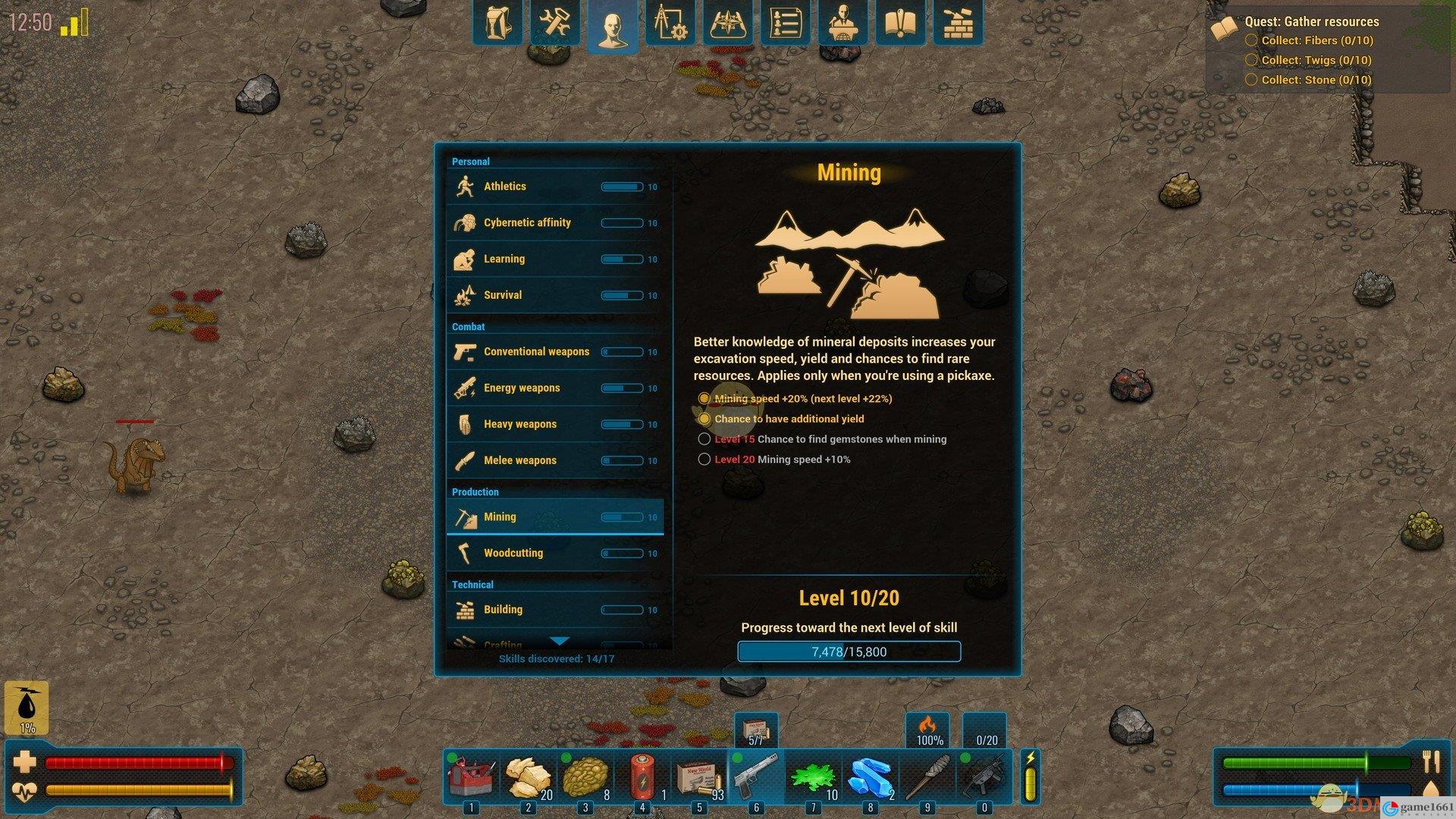Click the Gather resources quest tracker
The image size is (1456, 819).
[x=1311, y=22]
